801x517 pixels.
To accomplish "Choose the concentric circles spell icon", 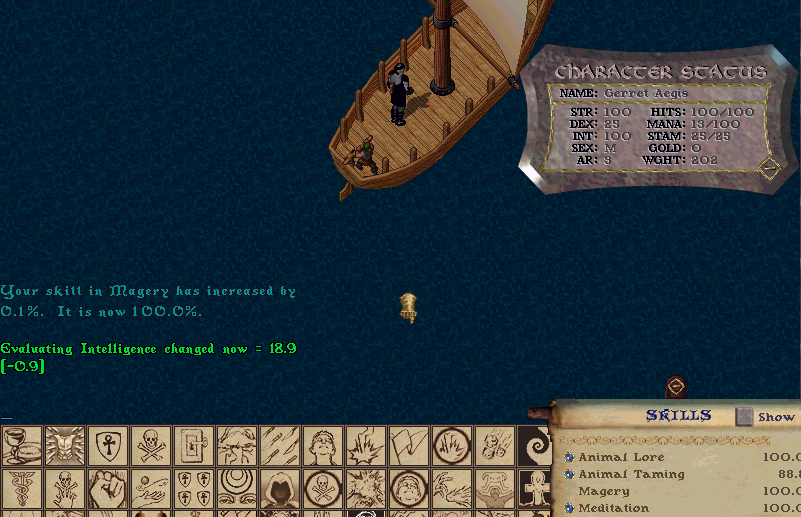I will coord(236,488).
